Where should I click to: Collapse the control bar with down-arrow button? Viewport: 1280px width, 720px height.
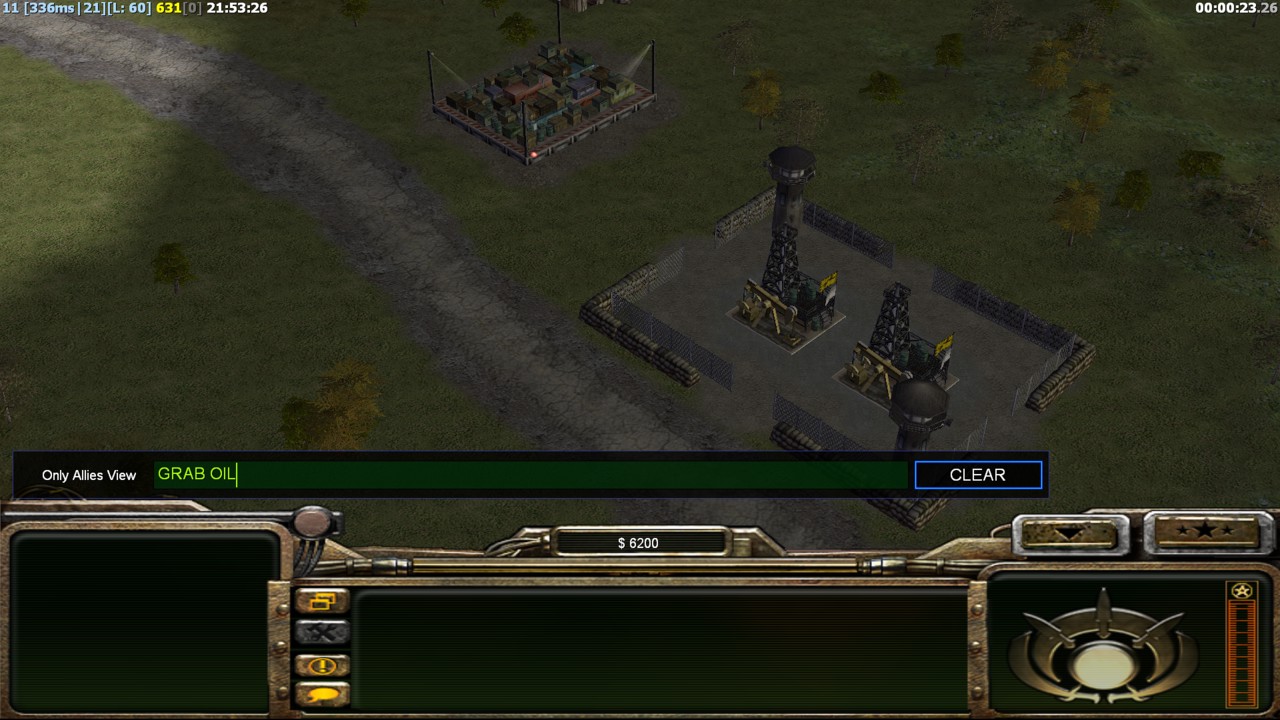point(1067,534)
